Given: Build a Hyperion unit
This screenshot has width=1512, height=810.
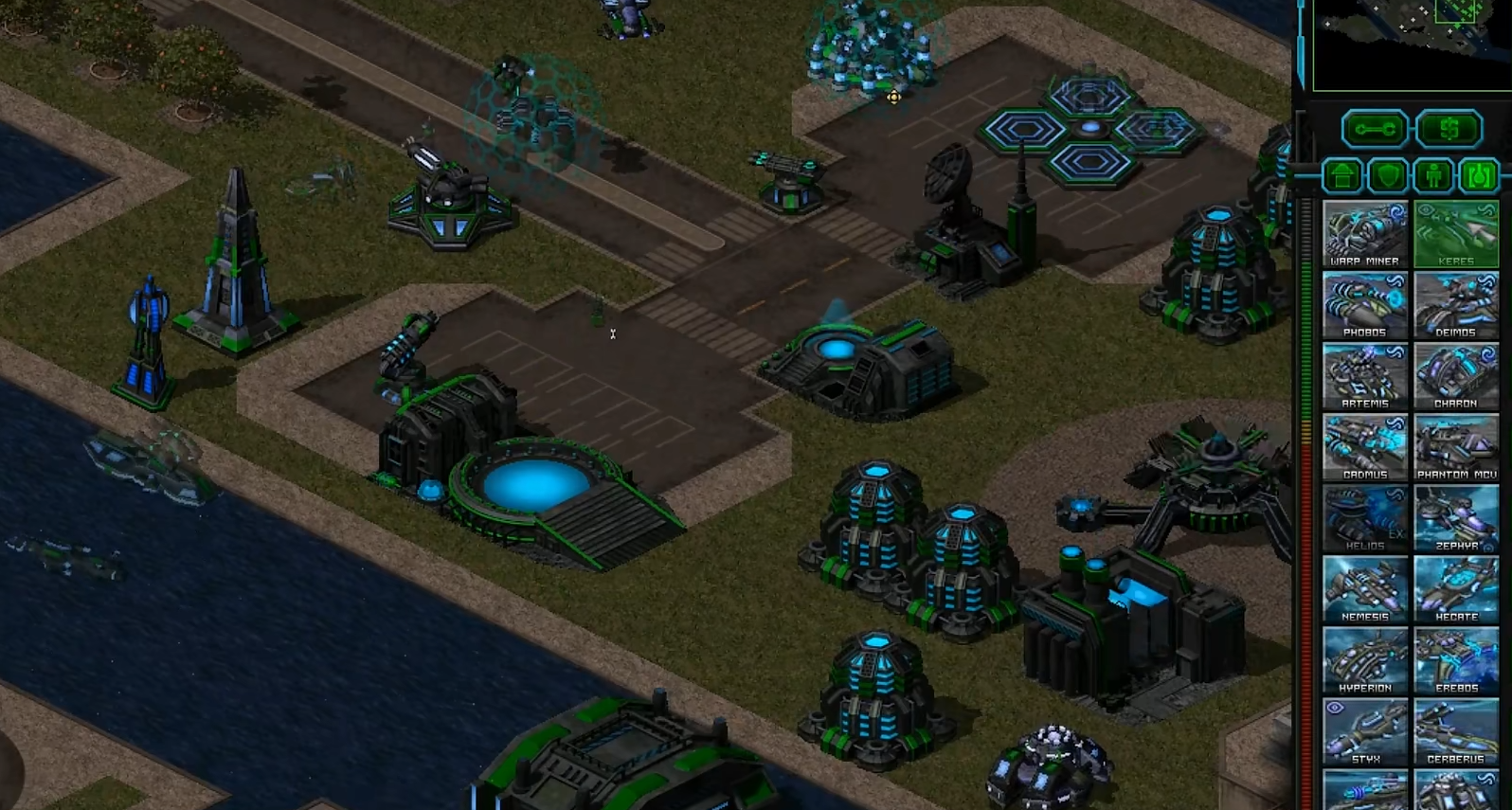Looking at the screenshot, I should coord(1364,659).
